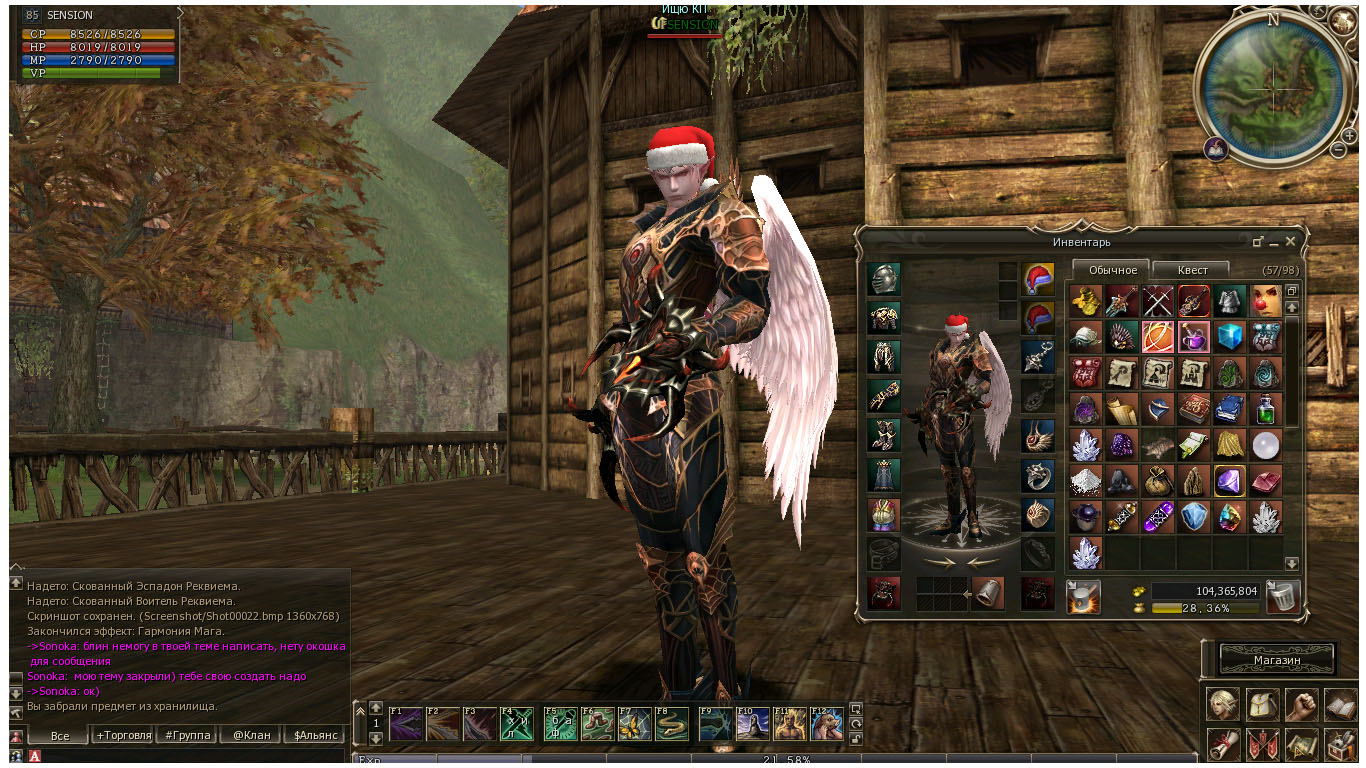Open the Торговля chat tab
The image size is (1366, 768).
(x=124, y=735)
